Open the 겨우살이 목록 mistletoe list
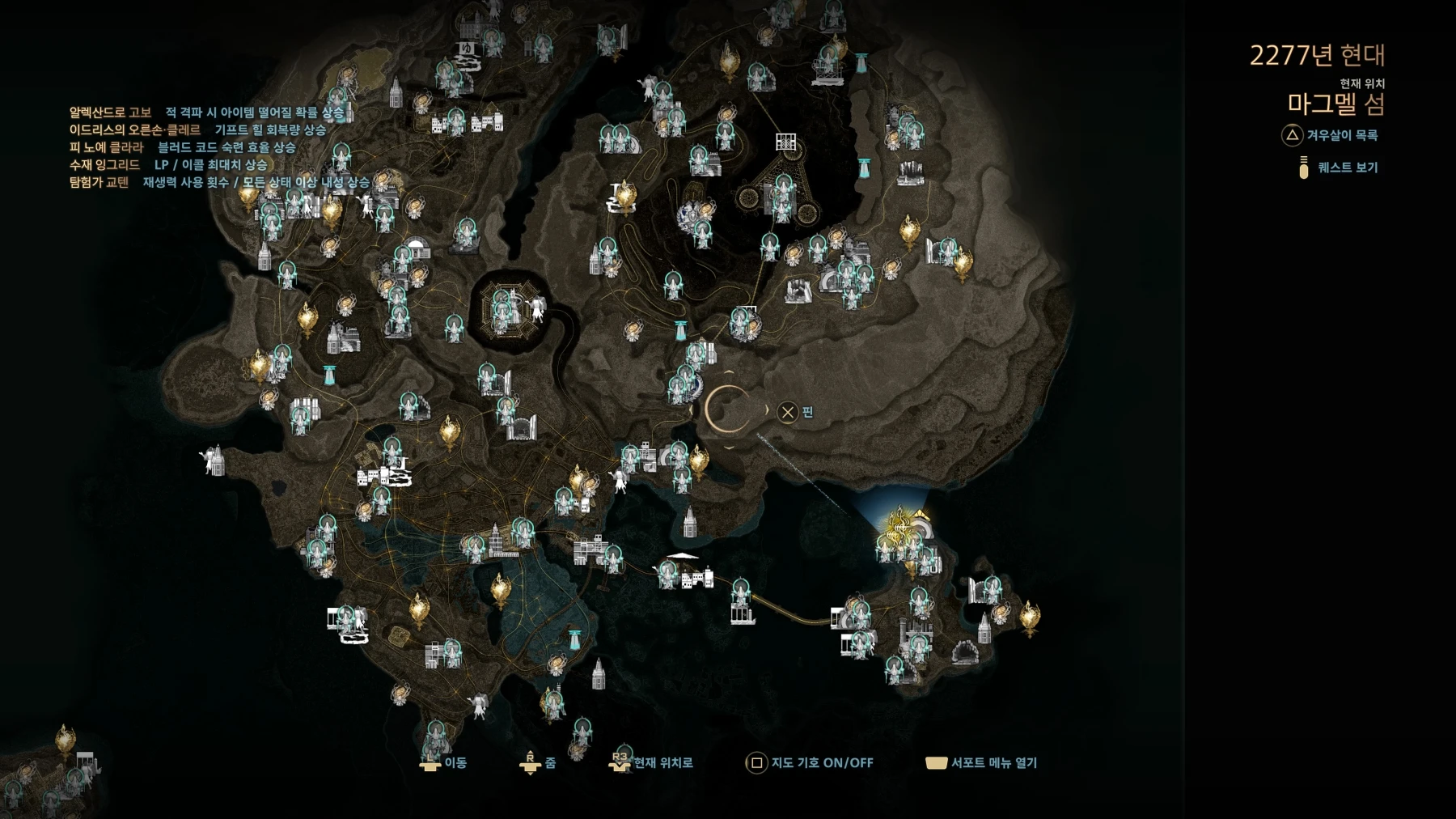Viewport: 1456px width, 819px height. (x=1331, y=135)
